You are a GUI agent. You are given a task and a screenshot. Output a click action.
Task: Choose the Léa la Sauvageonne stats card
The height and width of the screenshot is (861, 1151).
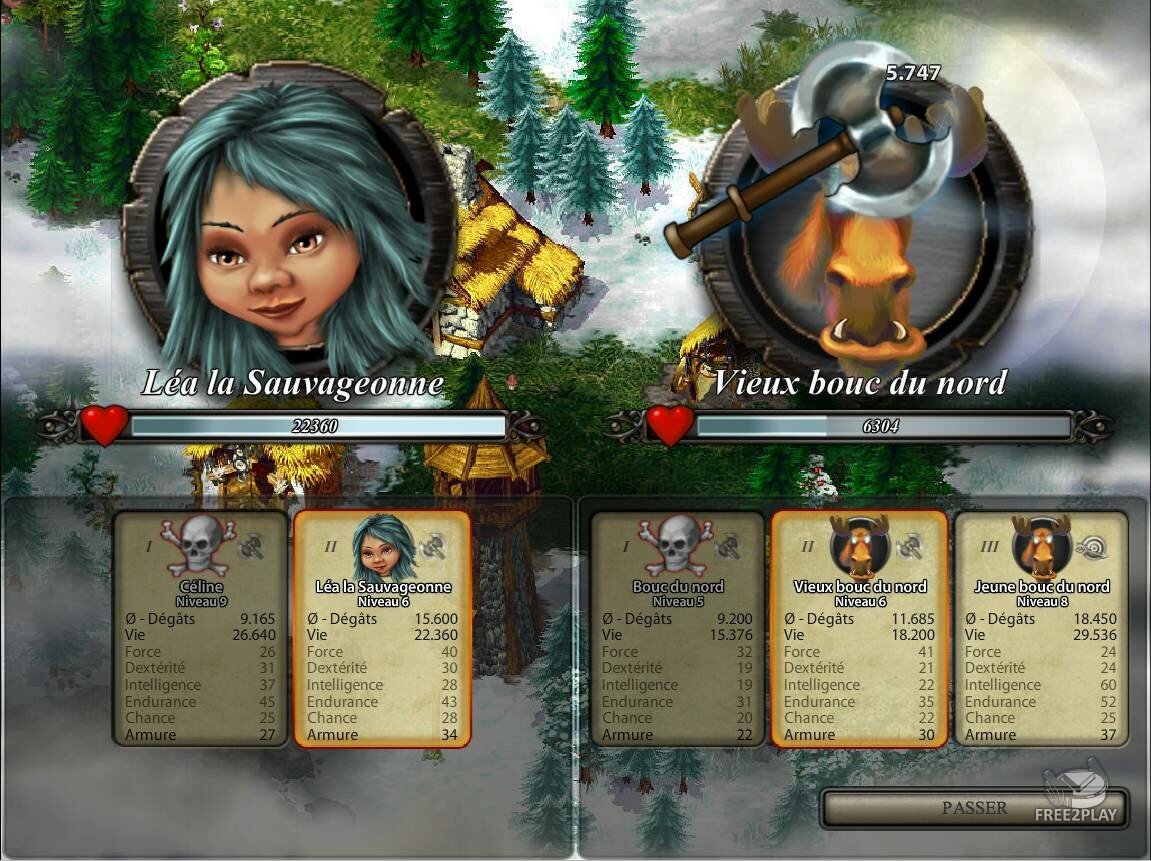pyautogui.click(x=382, y=629)
